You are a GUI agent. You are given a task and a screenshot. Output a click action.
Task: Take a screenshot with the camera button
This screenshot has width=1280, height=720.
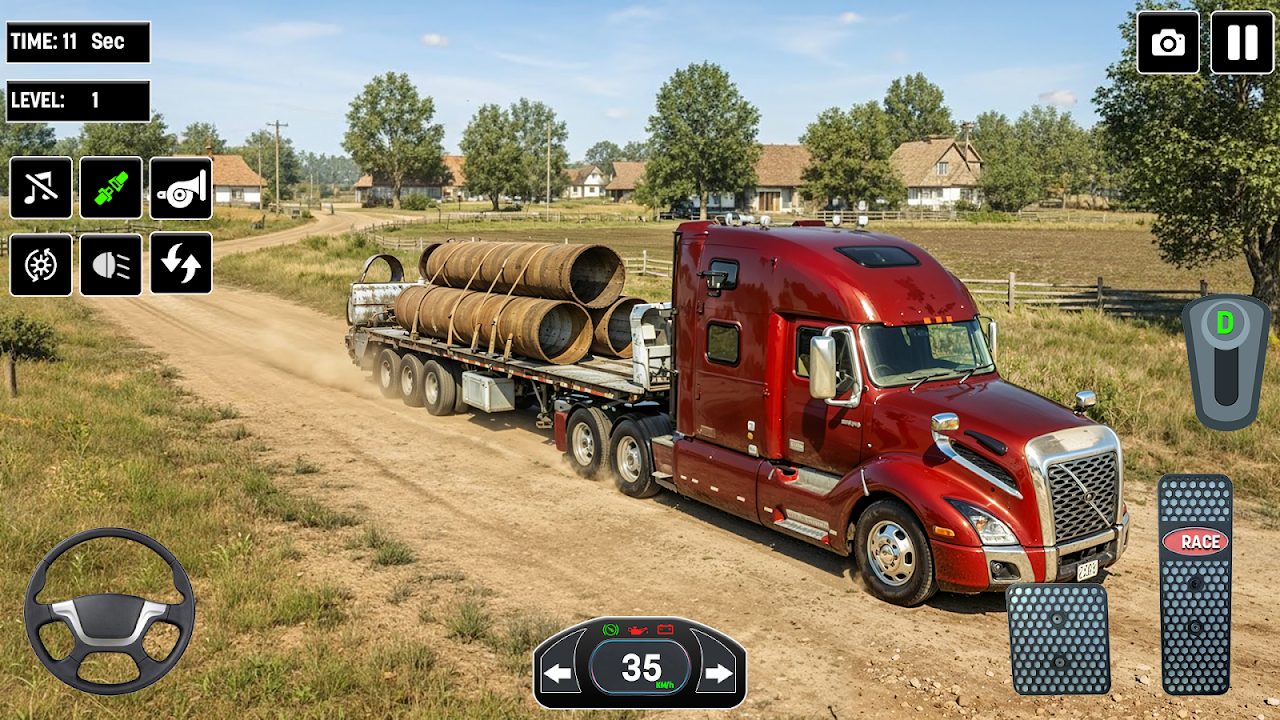coord(1168,42)
